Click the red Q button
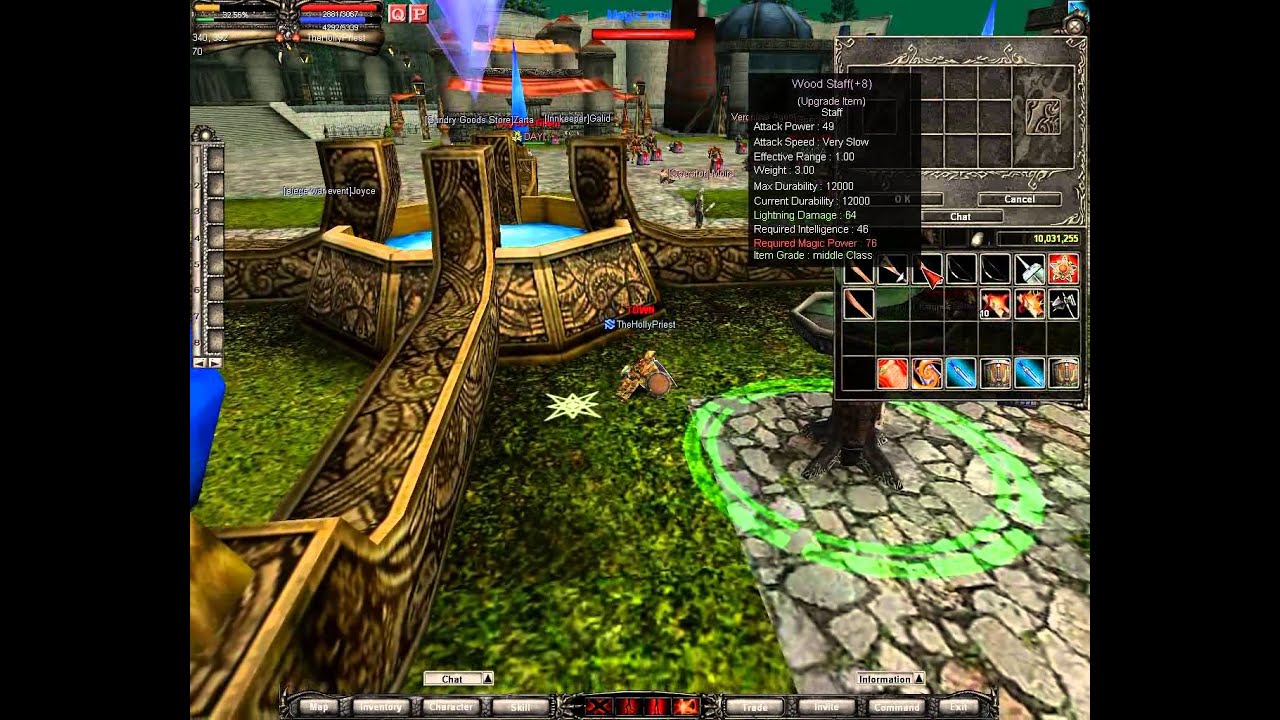Screen dimensions: 1280x720 tap(397, 13)
